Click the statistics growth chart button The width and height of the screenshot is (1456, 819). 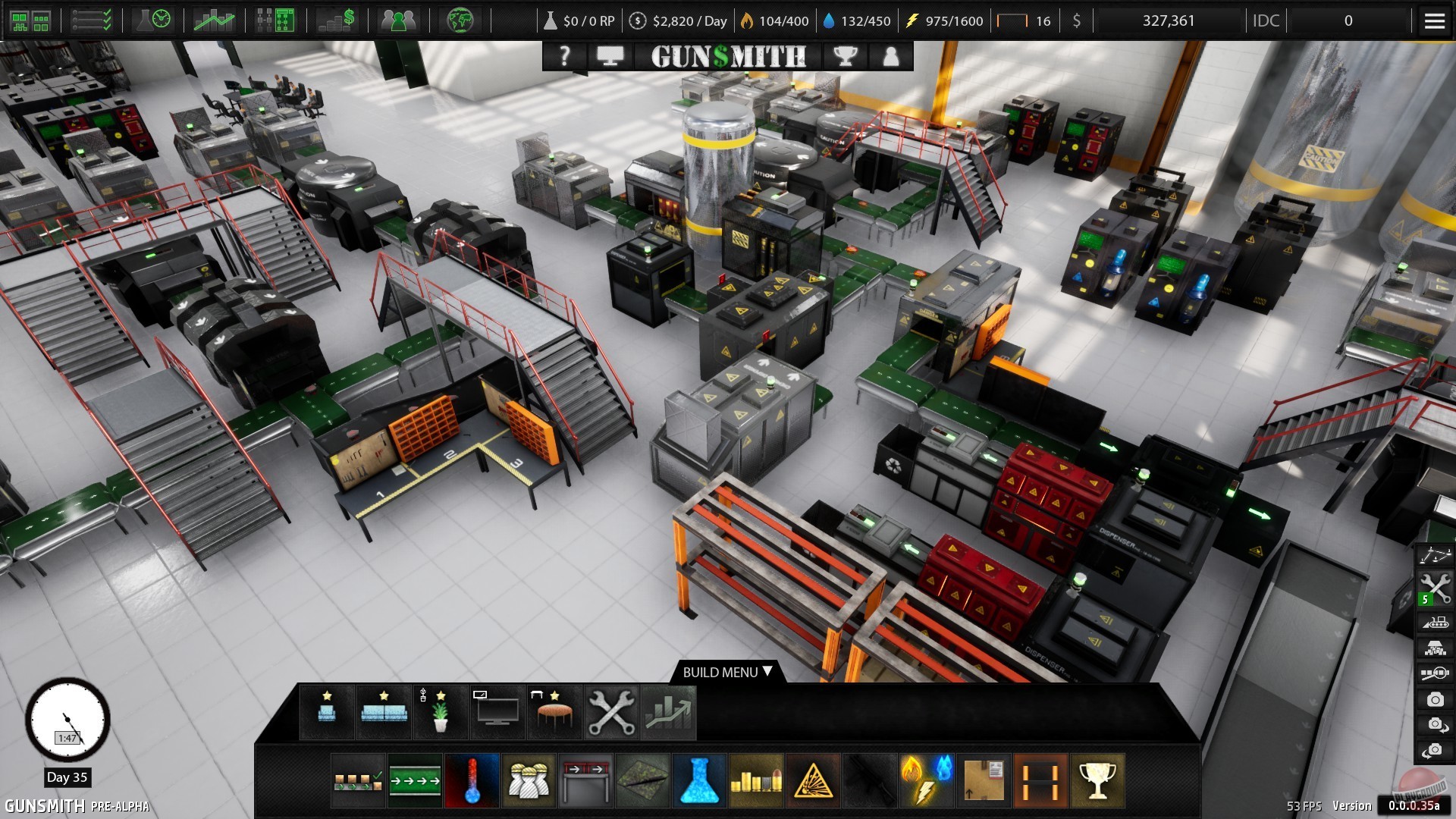click(668, 711)
